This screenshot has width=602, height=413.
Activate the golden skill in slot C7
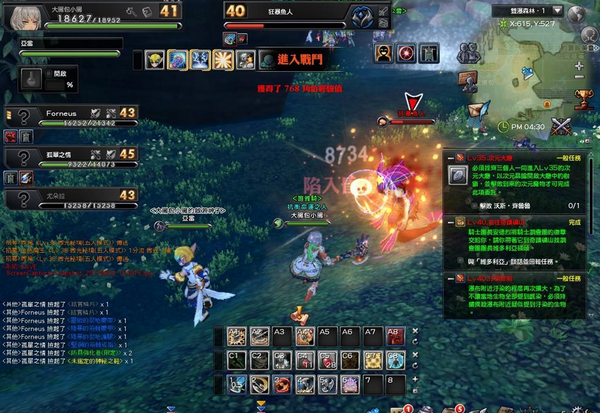tap(372, 360)
